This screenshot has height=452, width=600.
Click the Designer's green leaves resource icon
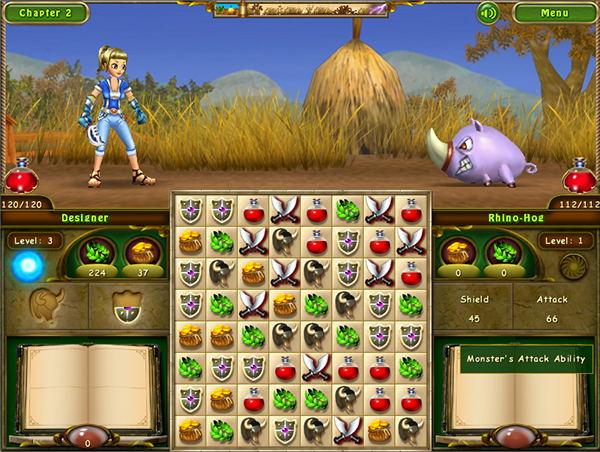pyautogui.click(x=99, y=250)
